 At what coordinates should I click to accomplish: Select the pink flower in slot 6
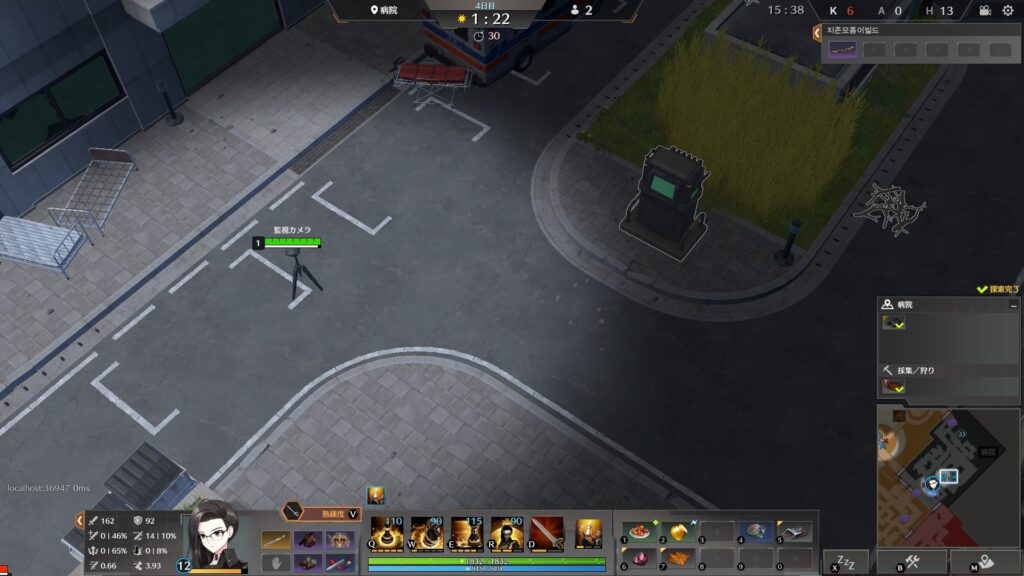pos(636,558)
